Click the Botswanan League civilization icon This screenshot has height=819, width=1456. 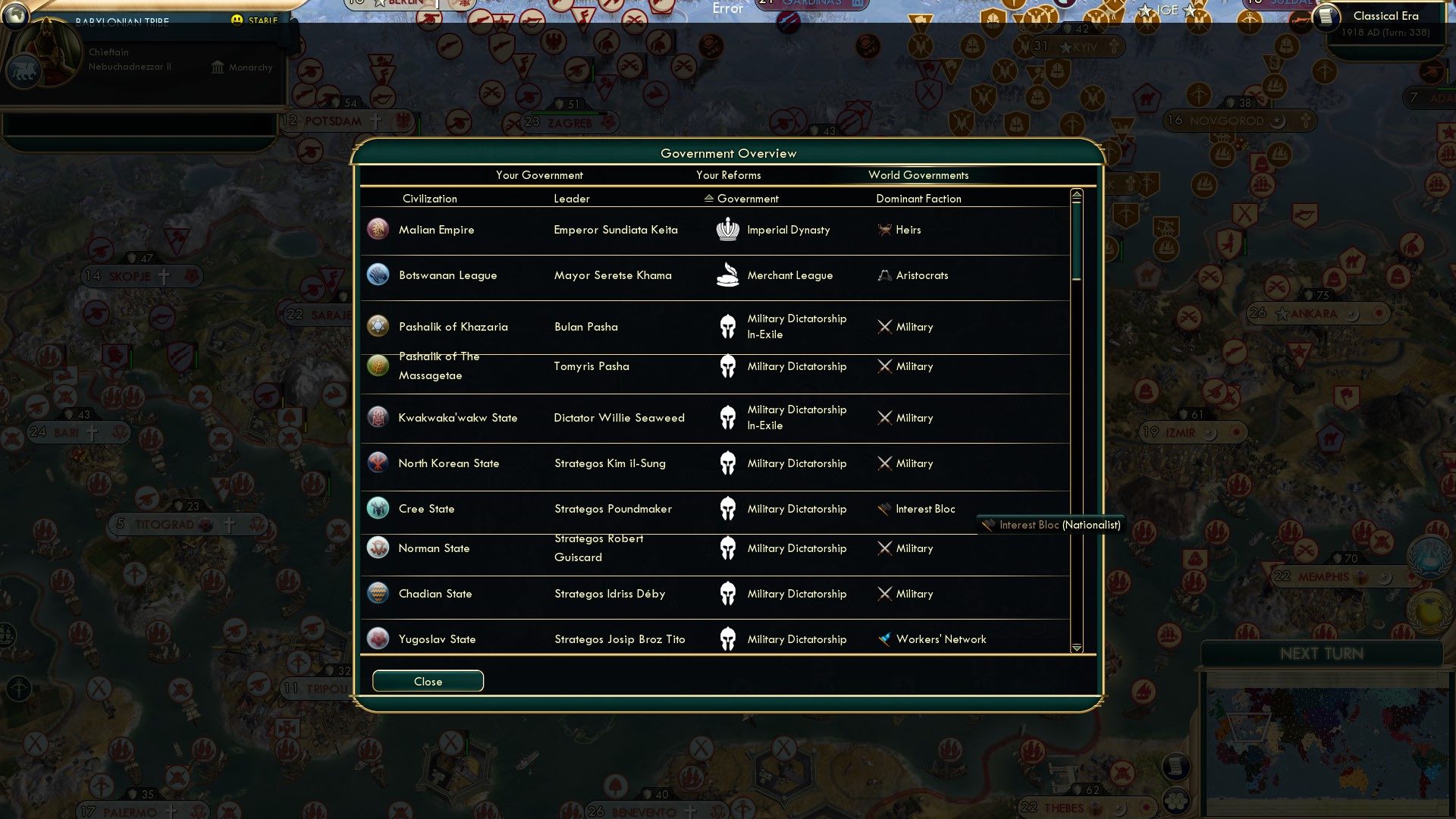pyautogui.click(x=378, y=275)
